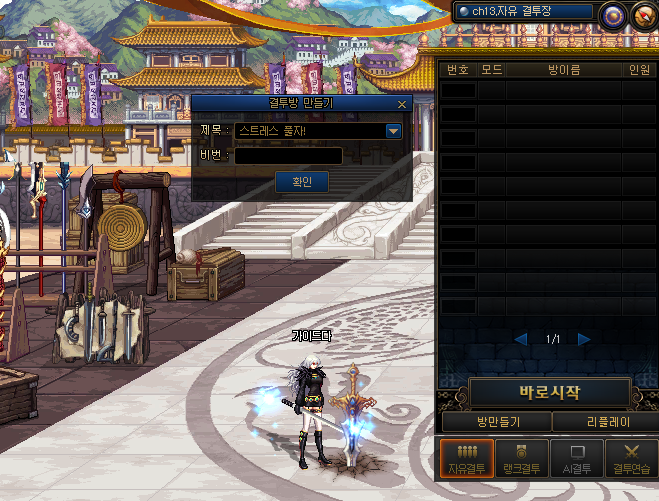Confirm room creation with 확인
659x501 pixels.
[x=302, y=181]
